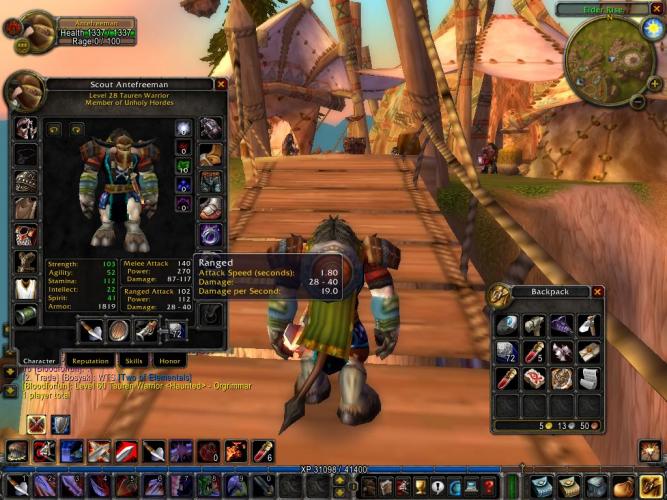This screenshot has width=667, height=500.
Task: Rotate character model with left arrow button
Action: click(x=52, y=129)
